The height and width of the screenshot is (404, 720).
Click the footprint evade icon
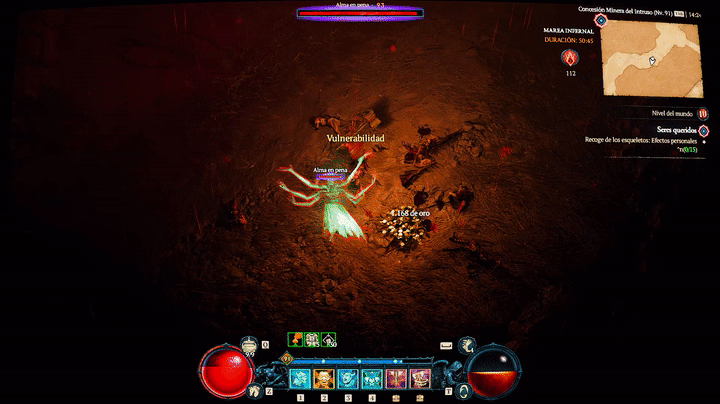[x=255, y=391]
